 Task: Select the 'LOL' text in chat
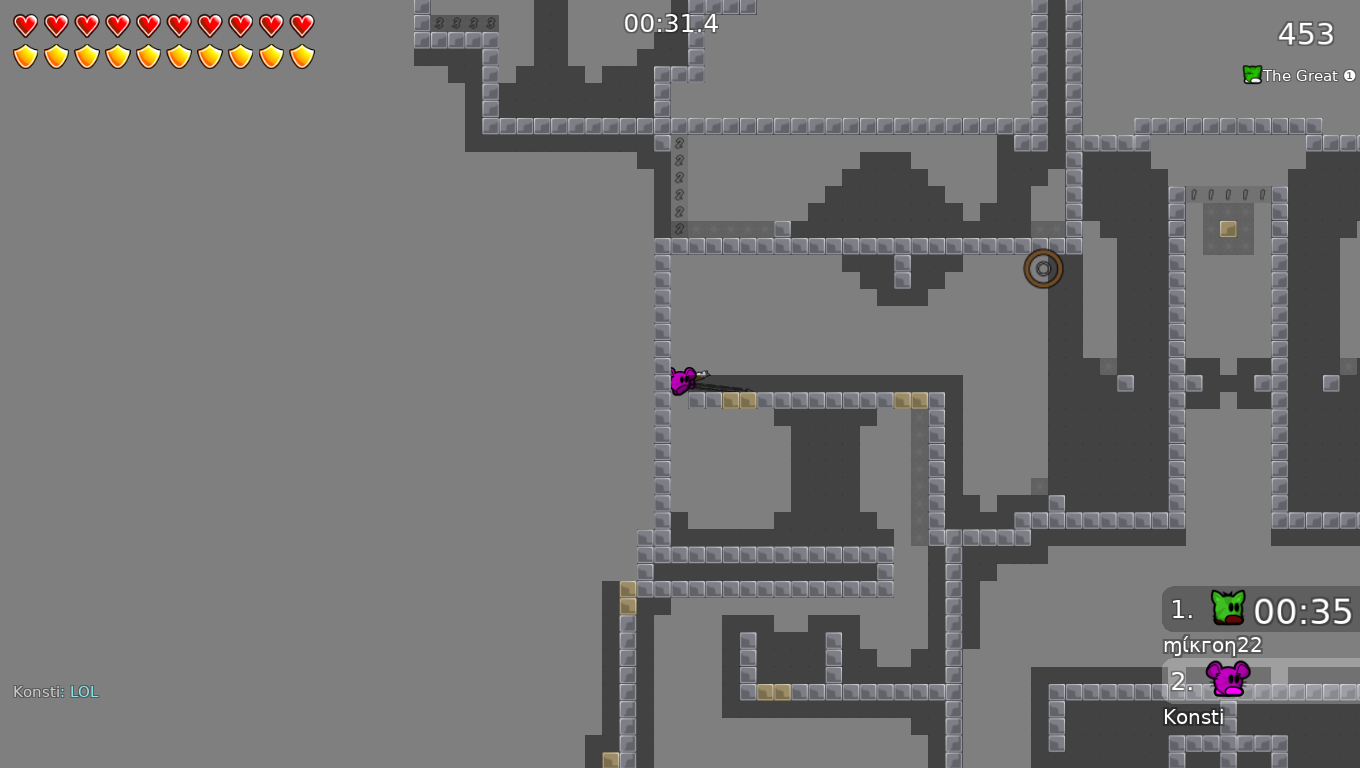[84, 690]
